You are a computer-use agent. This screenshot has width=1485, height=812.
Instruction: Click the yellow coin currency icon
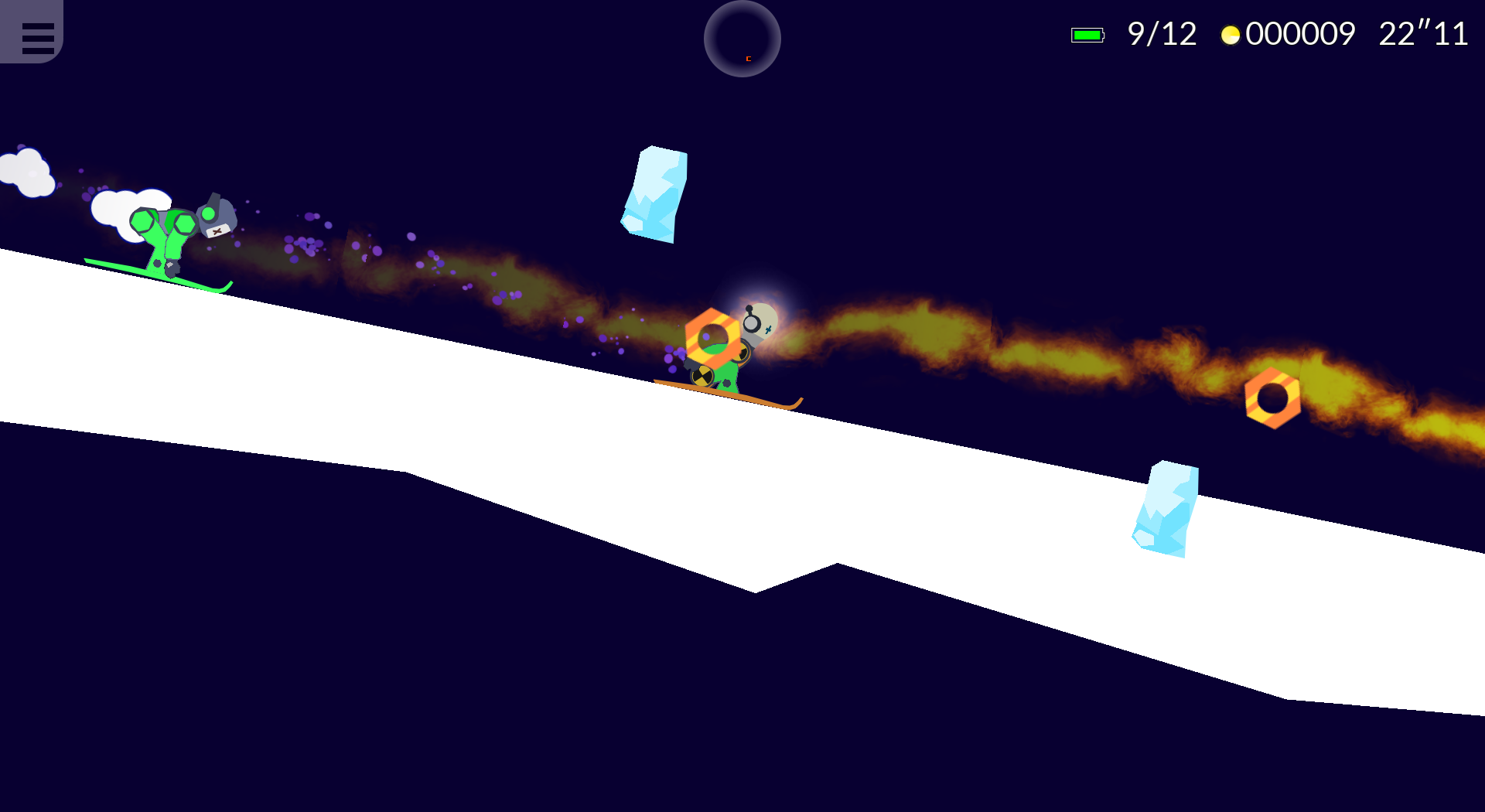coord(1231,34)
